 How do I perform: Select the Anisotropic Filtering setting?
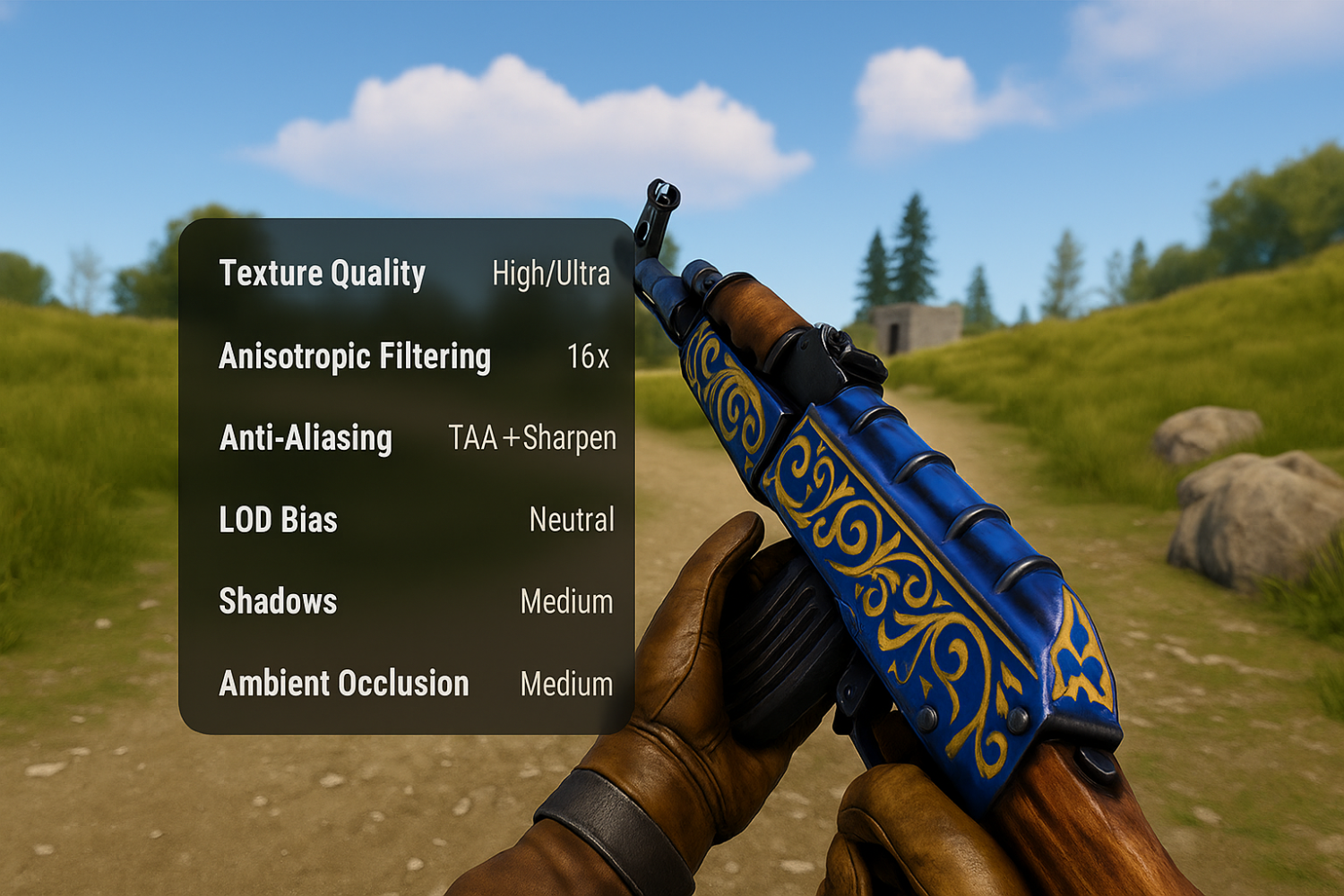click(354, 356)
